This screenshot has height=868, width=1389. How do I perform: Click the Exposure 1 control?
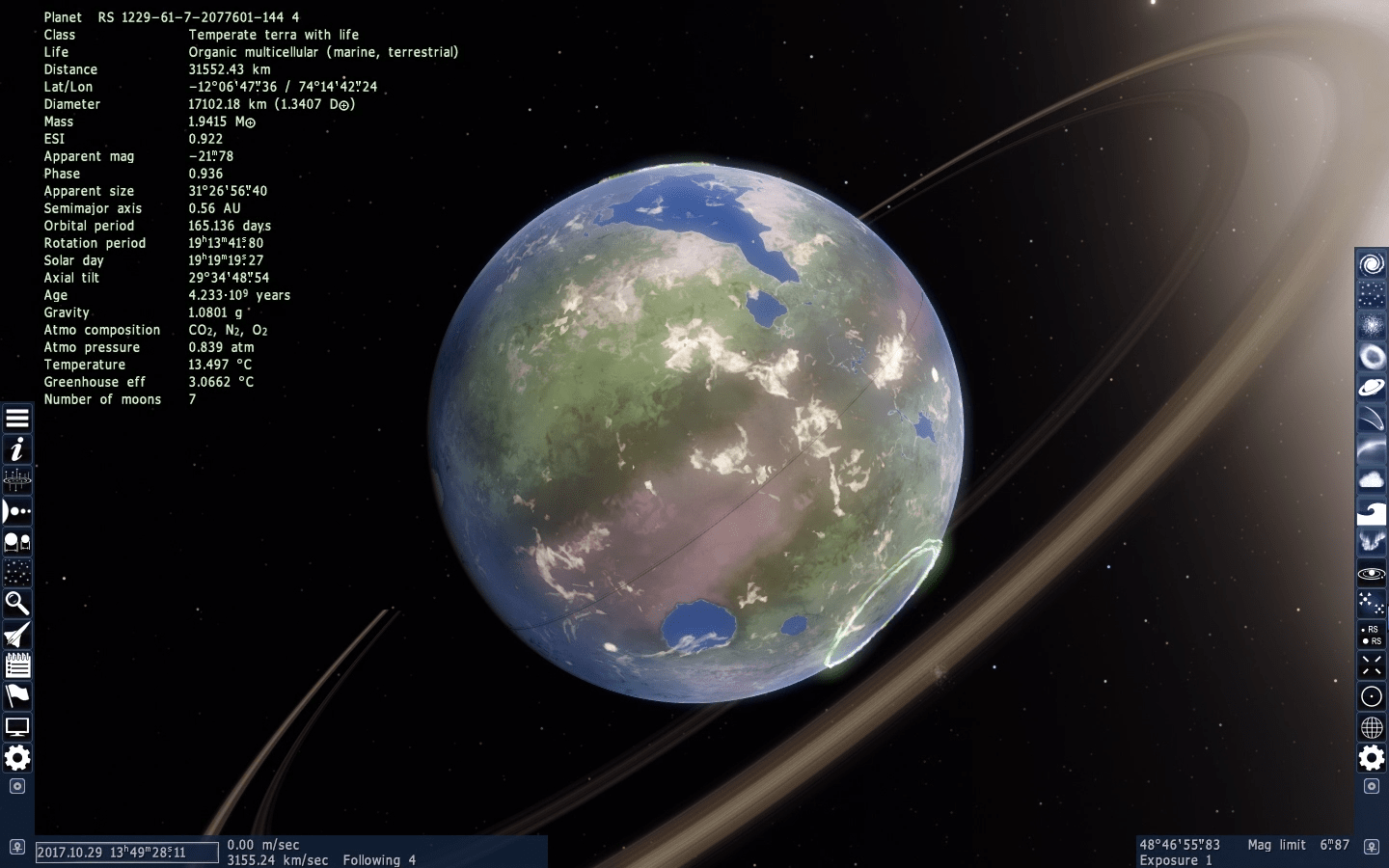click(1175, 859)
